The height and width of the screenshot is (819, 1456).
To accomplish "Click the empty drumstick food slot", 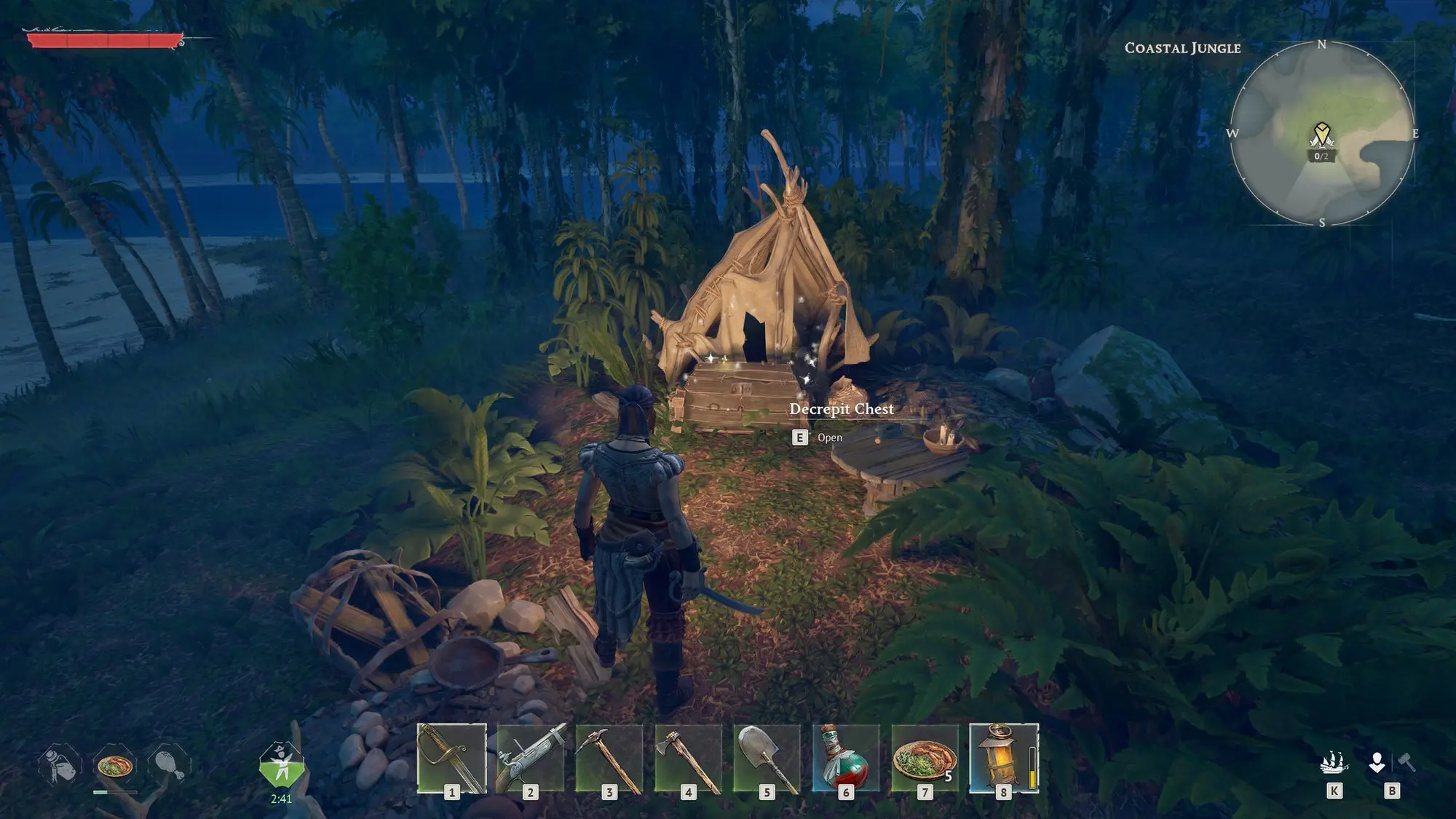I will pyautogui.click(x=169, y=766).
